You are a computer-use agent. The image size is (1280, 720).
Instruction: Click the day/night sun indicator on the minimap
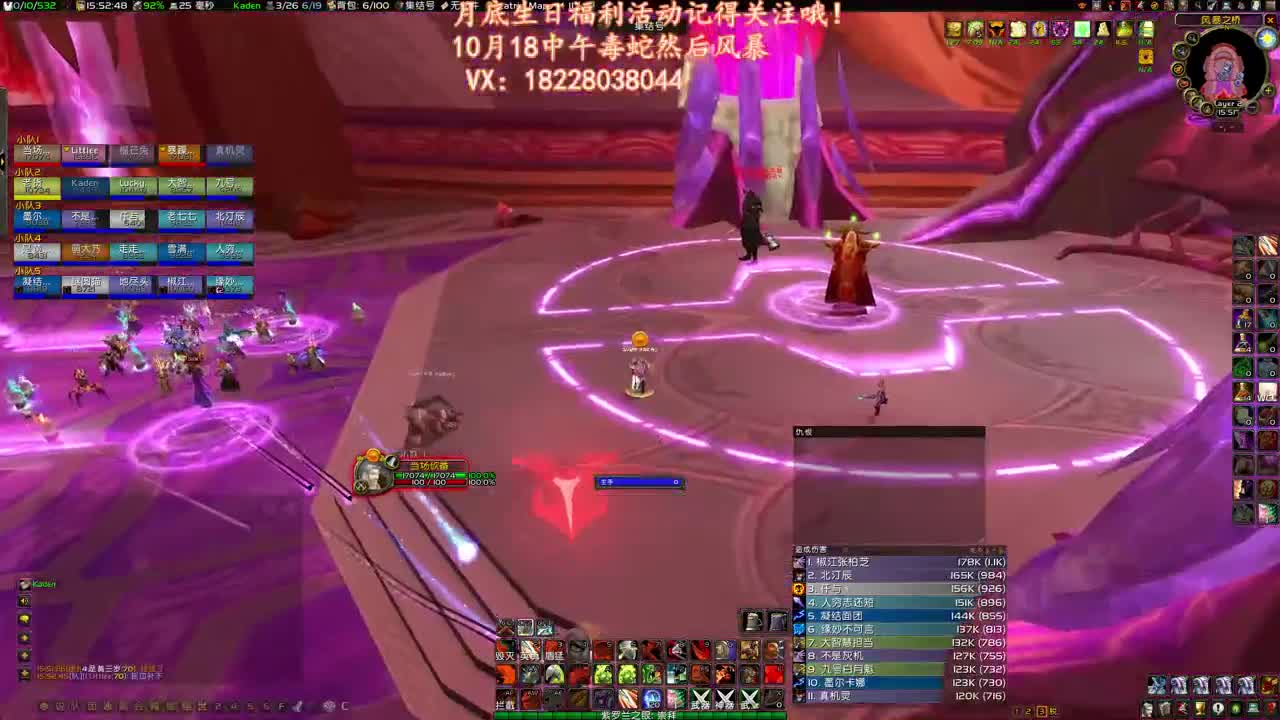pyautogui.click(x=1265, y=38)
